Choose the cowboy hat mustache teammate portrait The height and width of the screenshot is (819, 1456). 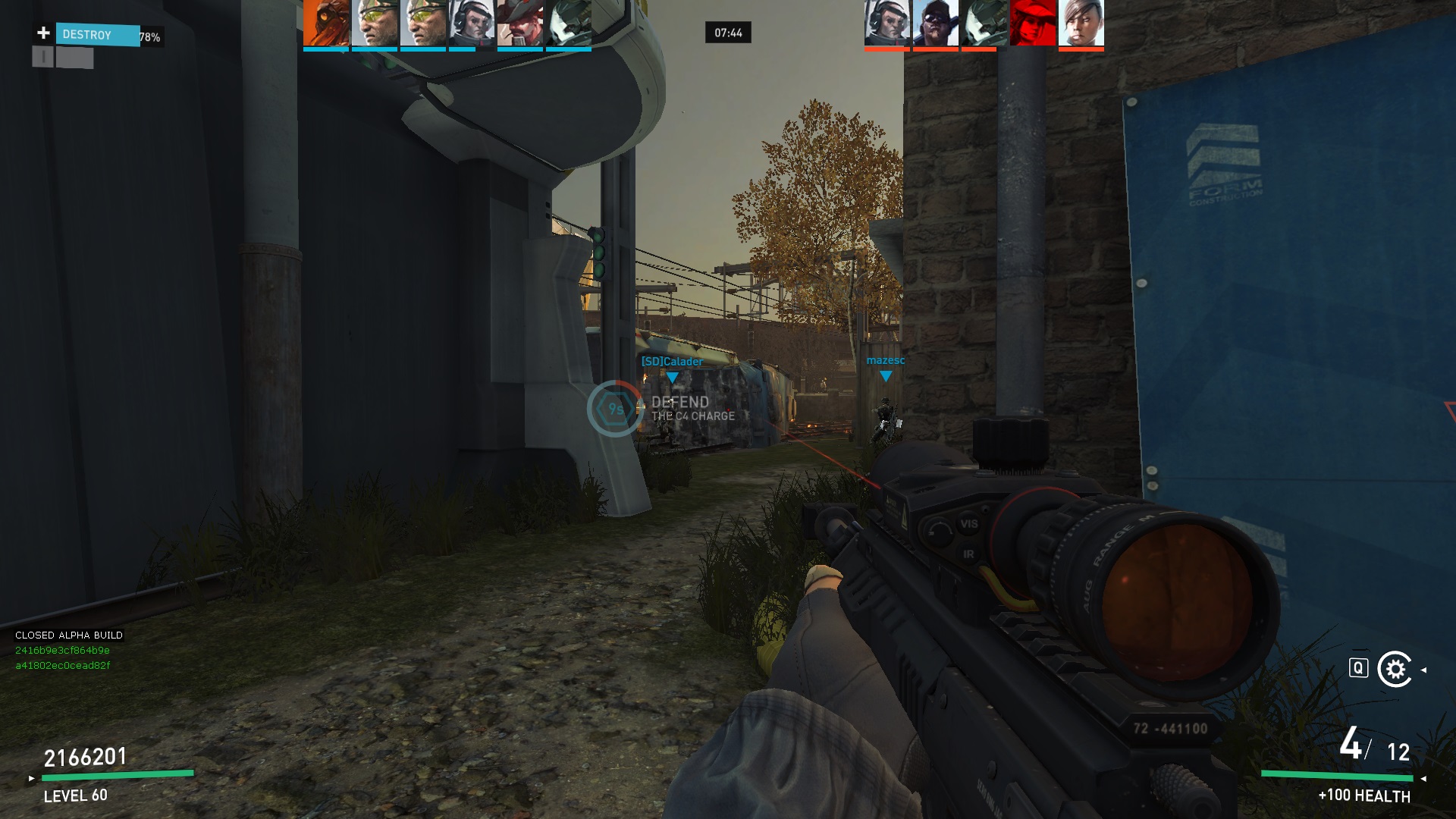pyautogui.click(x=520, y=23)
